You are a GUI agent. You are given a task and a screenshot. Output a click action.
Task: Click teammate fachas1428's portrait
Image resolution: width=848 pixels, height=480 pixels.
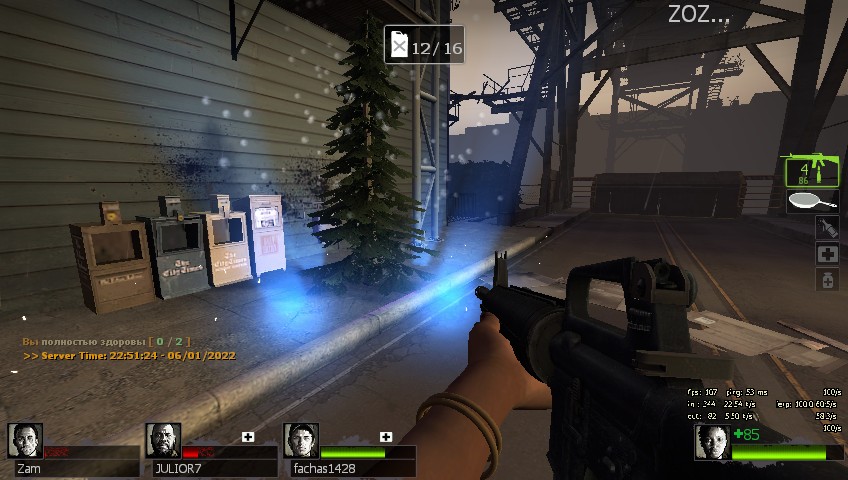[x=301, y=441]
